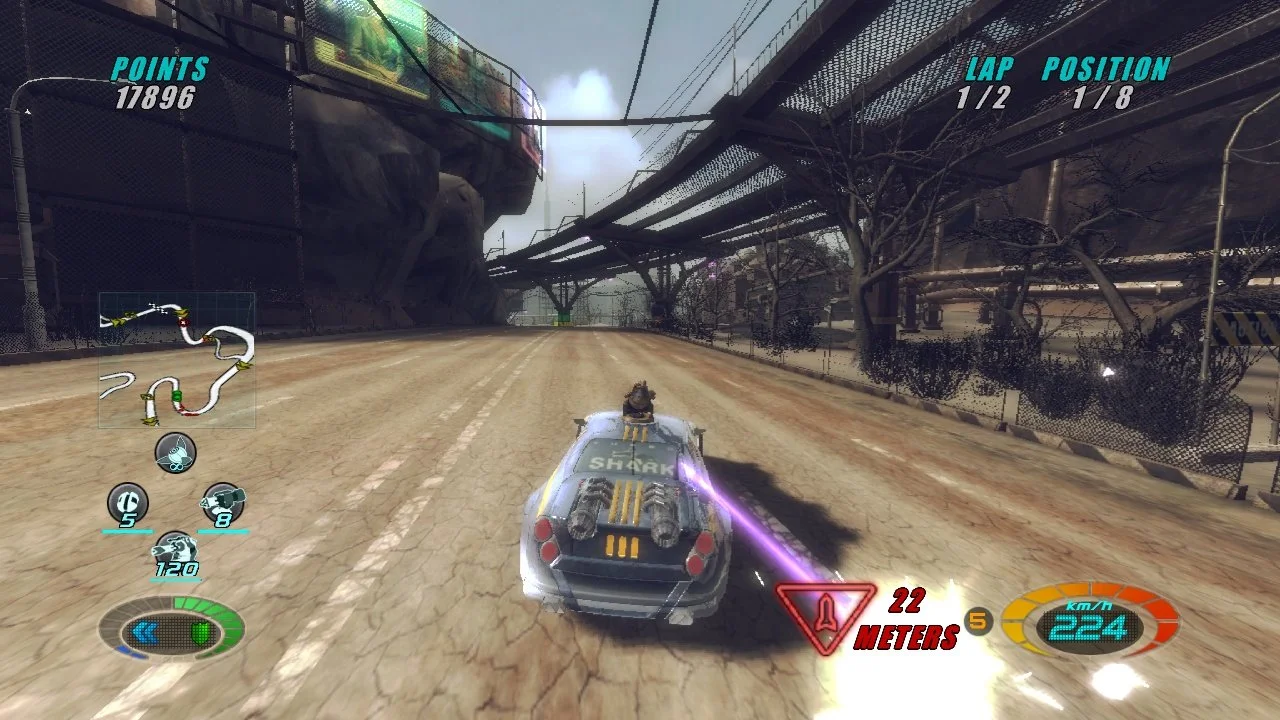This screenshot has height=720, width=1280.
Task: Toggle the minimap display
Action: [176, 358]
